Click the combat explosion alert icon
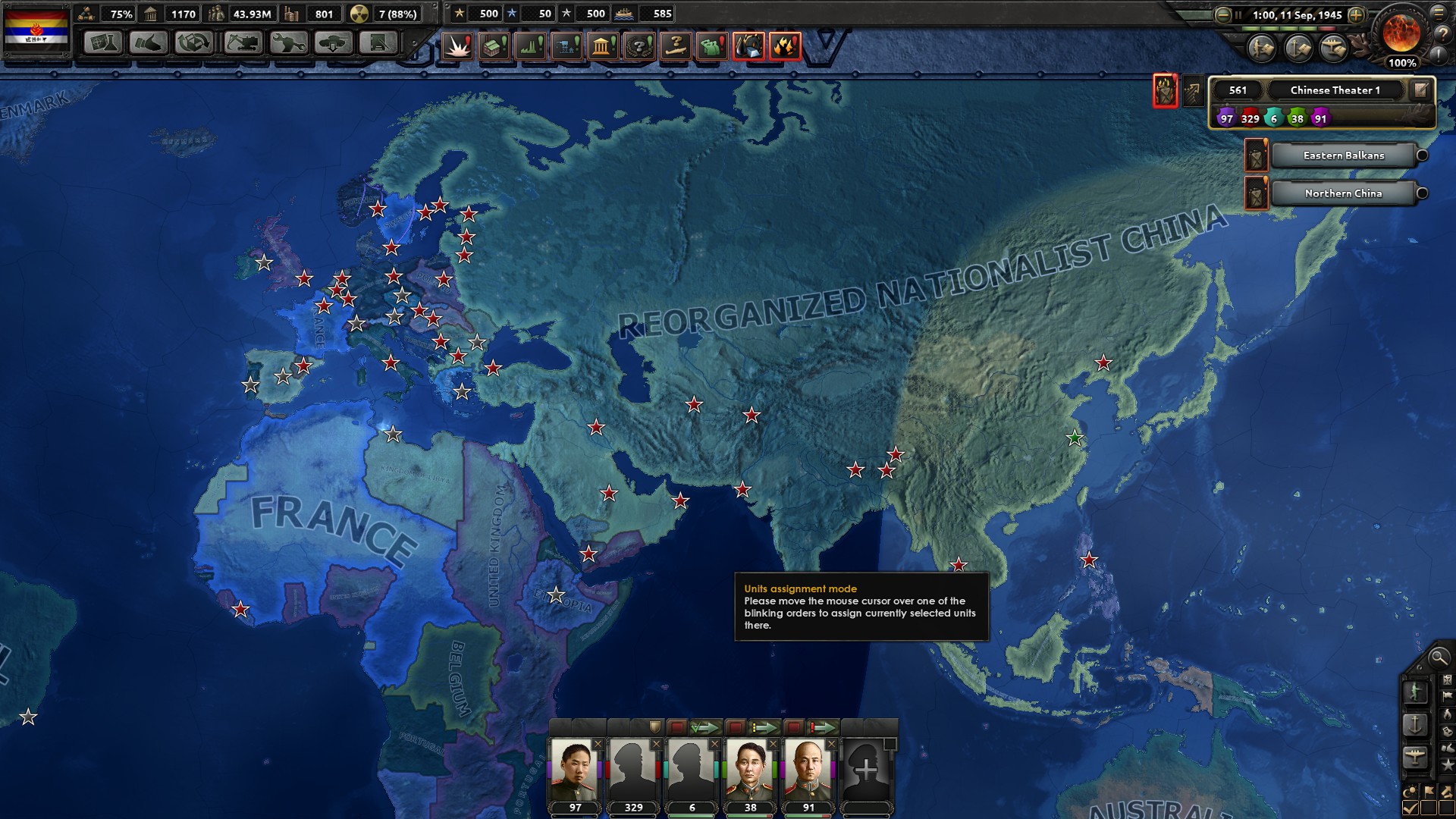1456x819 pixels. (x=457, y=47)
